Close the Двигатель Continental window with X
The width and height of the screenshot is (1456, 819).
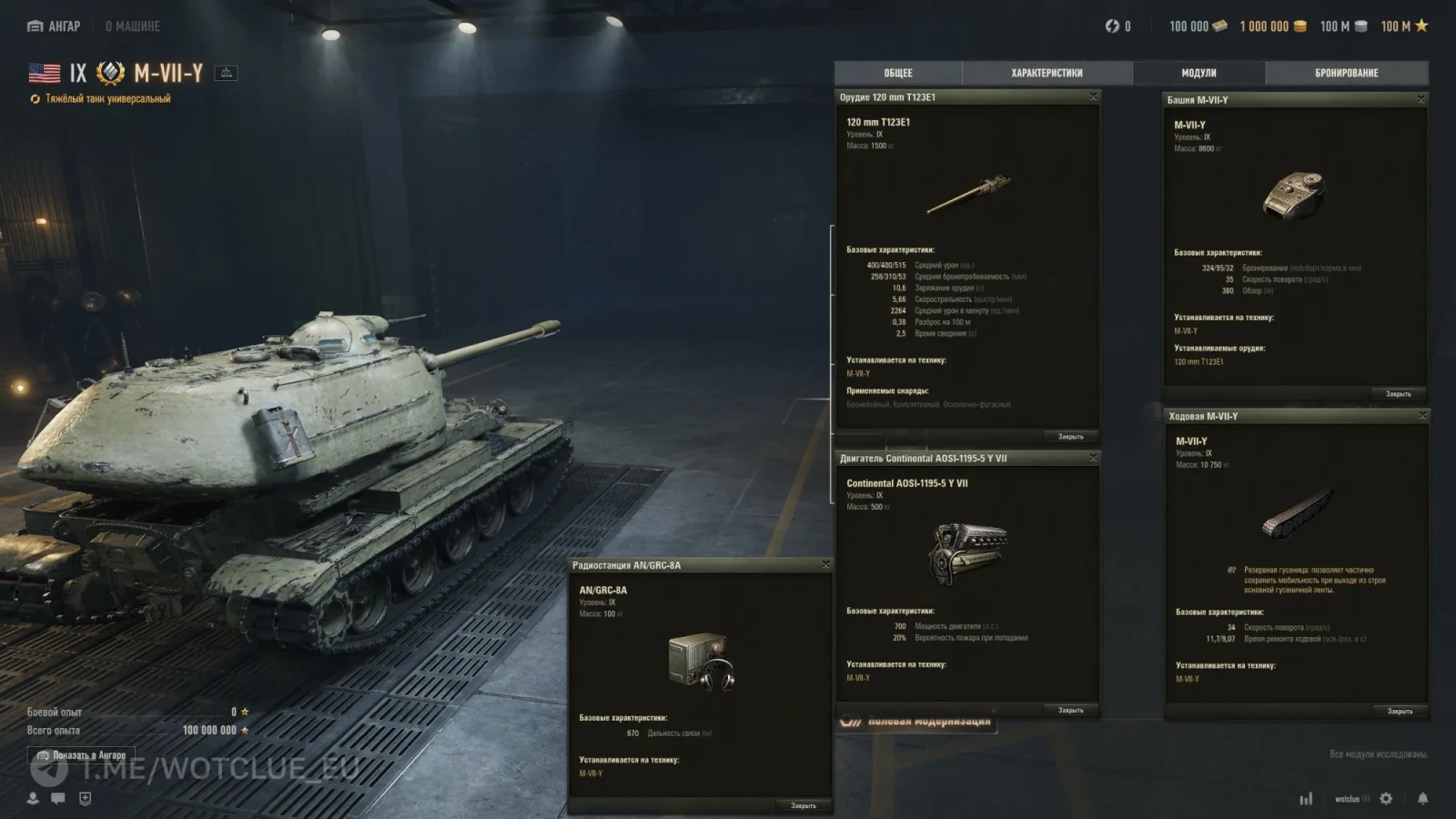[x=1093, y=458]
